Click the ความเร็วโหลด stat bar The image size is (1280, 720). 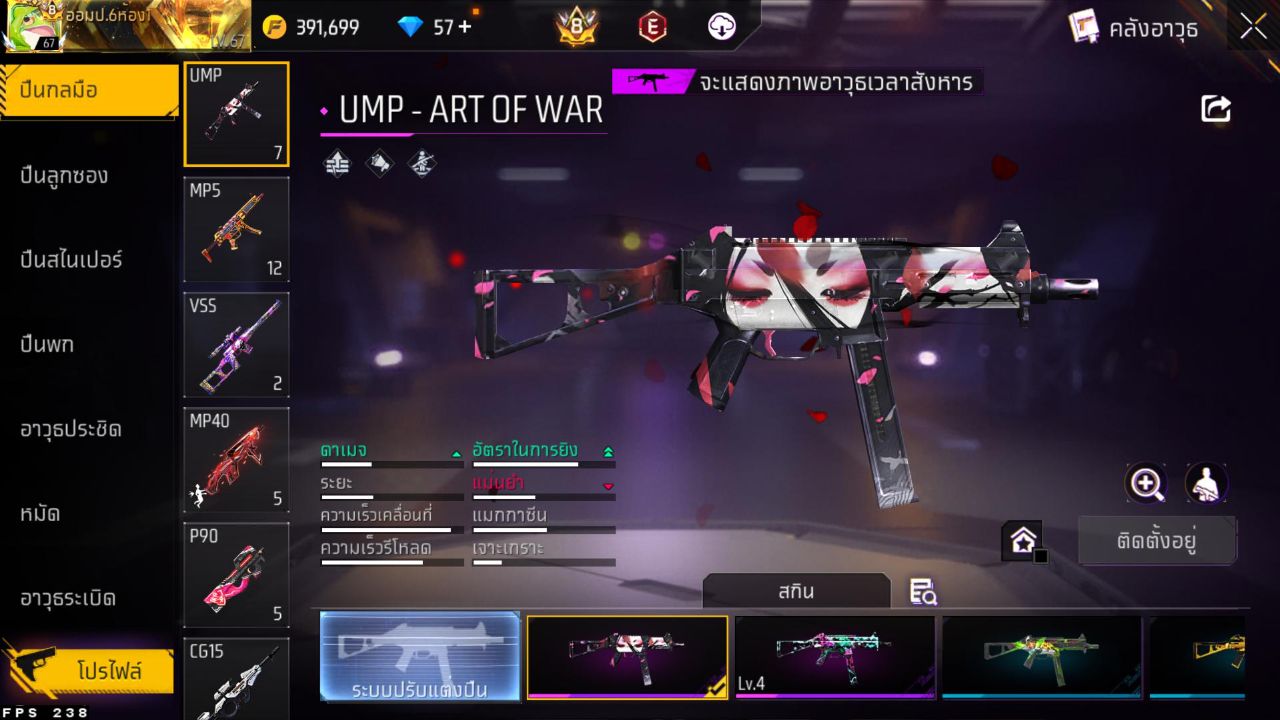point(390,561)
